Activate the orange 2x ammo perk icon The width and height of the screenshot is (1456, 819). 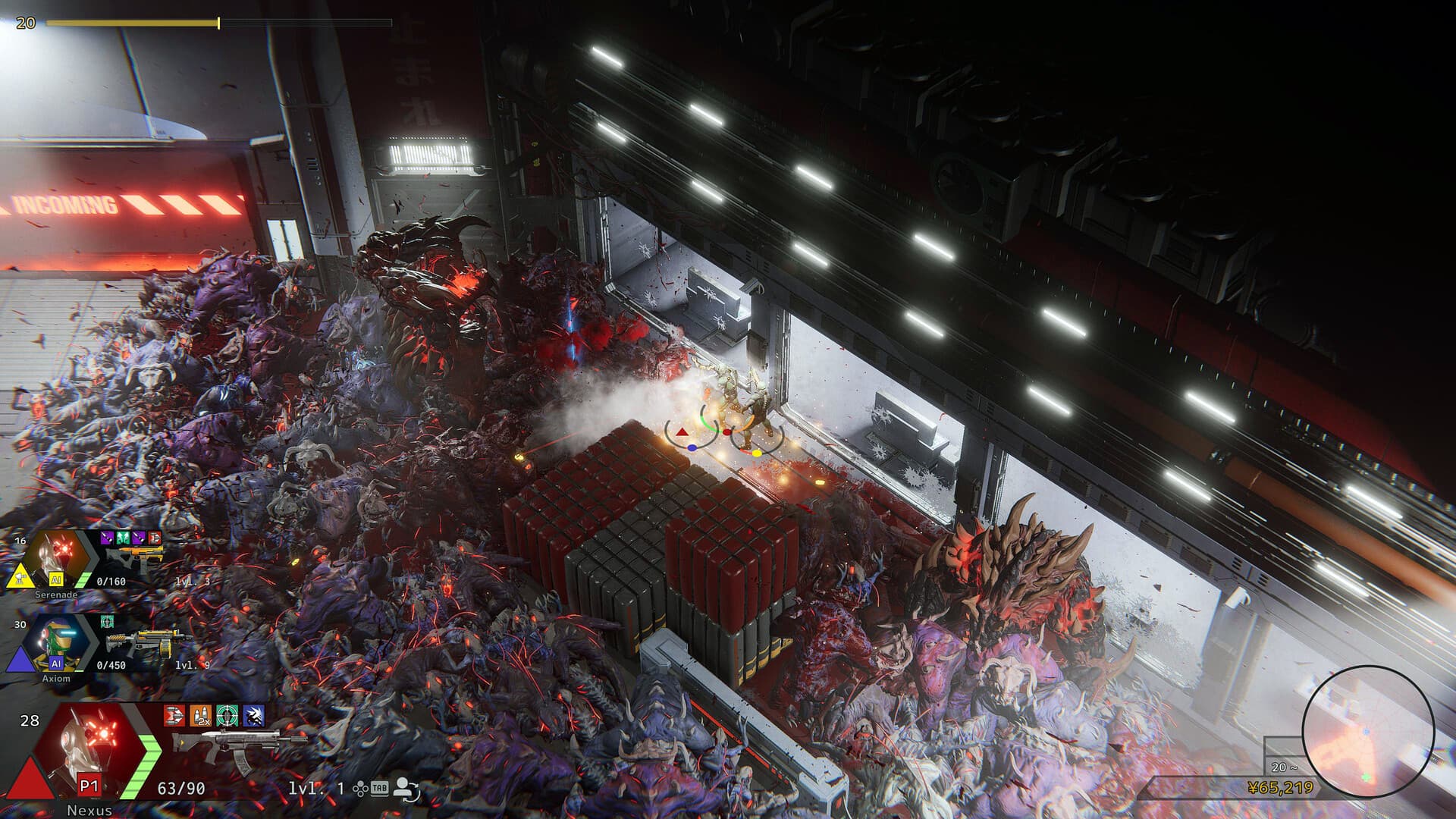201,715
